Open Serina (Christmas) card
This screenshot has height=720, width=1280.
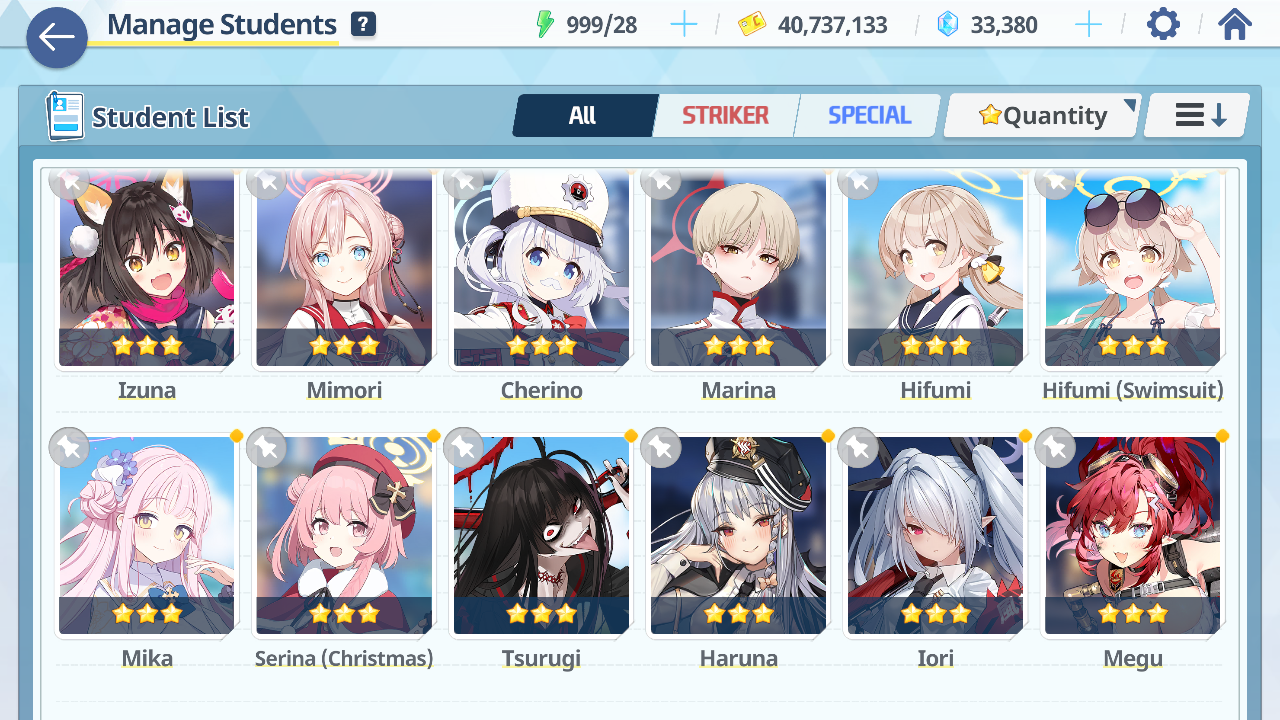(344, 535)
